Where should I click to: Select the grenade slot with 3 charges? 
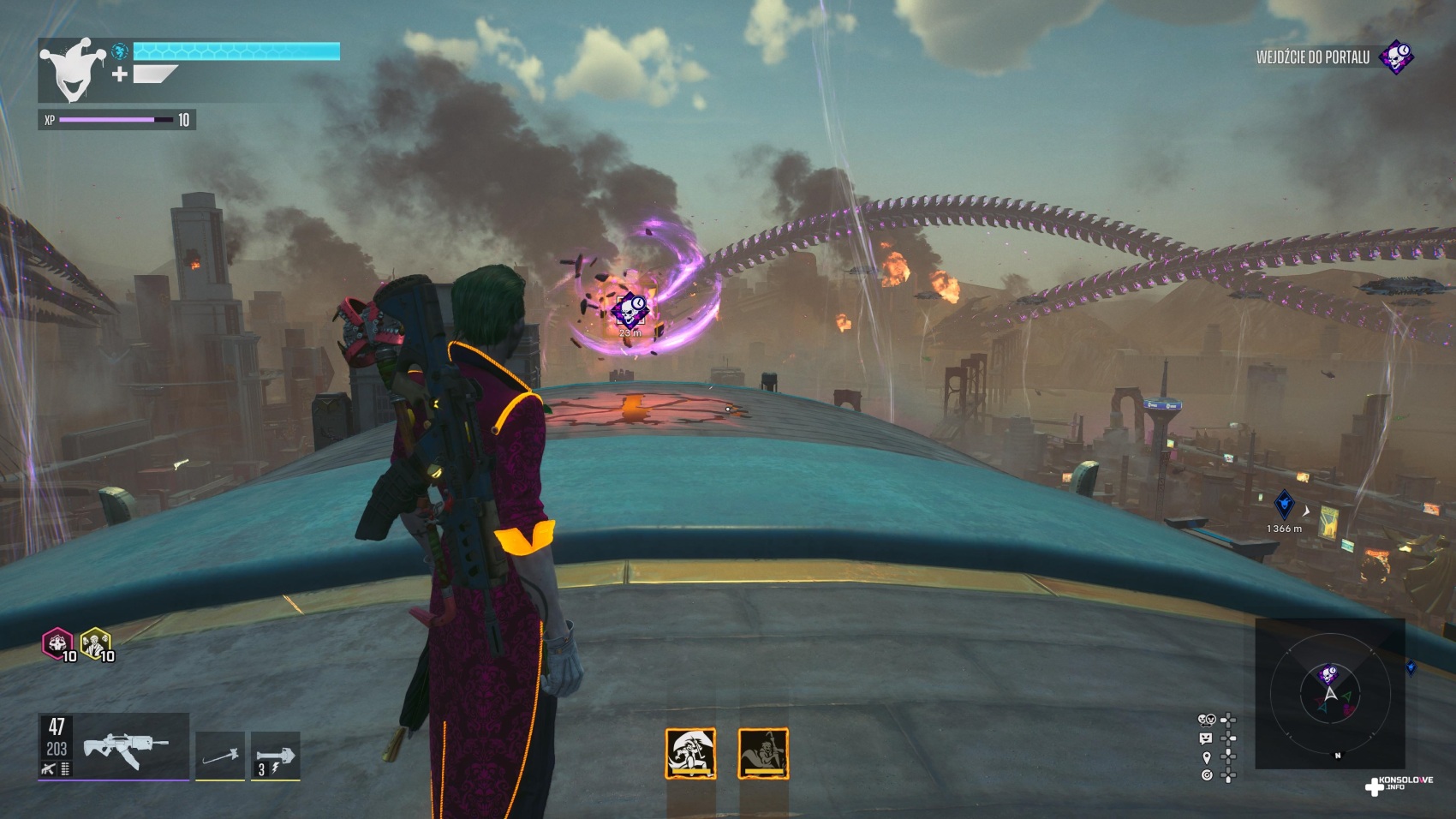(275, 756)
